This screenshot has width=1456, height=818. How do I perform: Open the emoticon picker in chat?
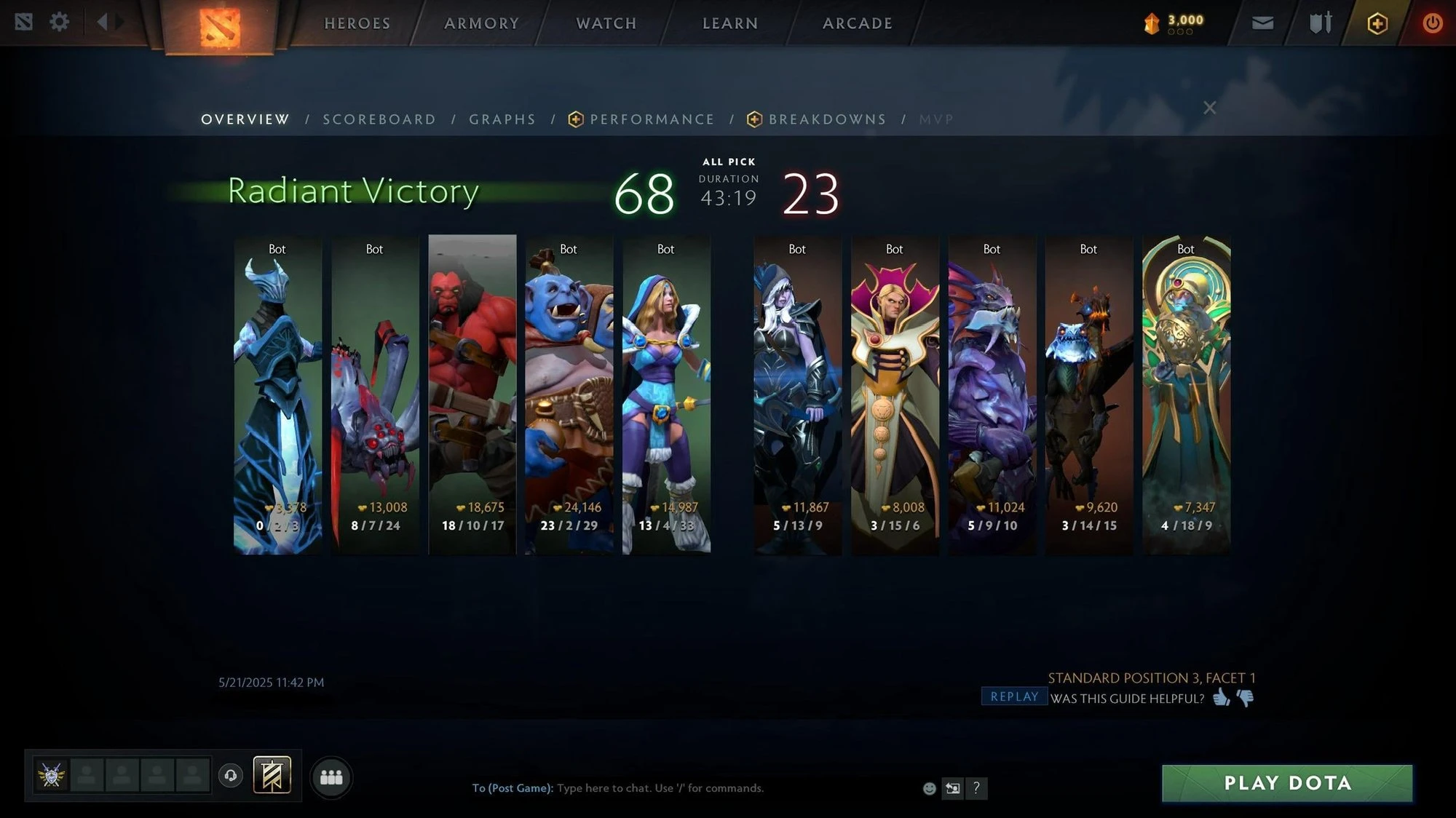(929, 788)
